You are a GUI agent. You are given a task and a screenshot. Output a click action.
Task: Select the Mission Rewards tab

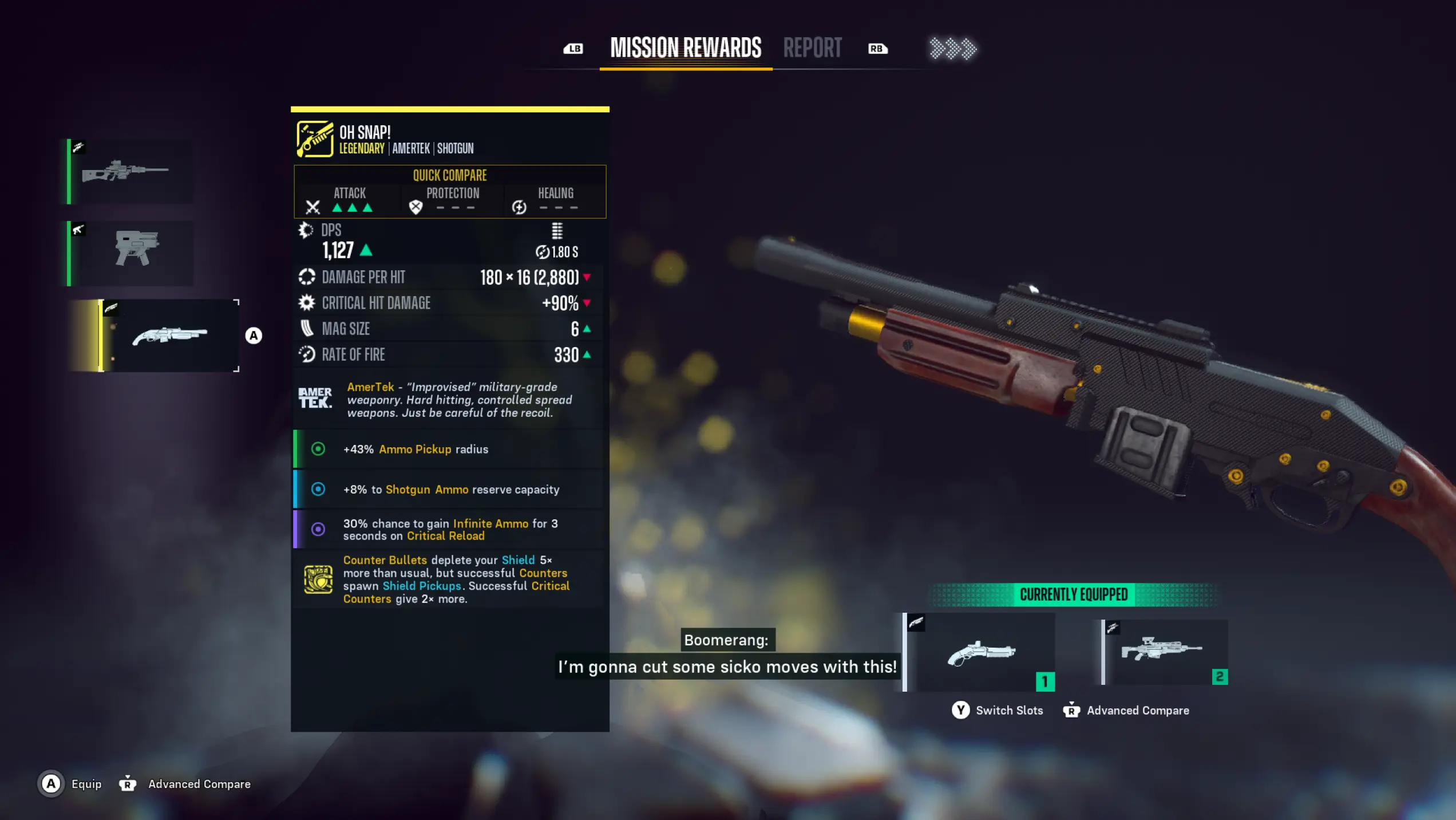686,48
